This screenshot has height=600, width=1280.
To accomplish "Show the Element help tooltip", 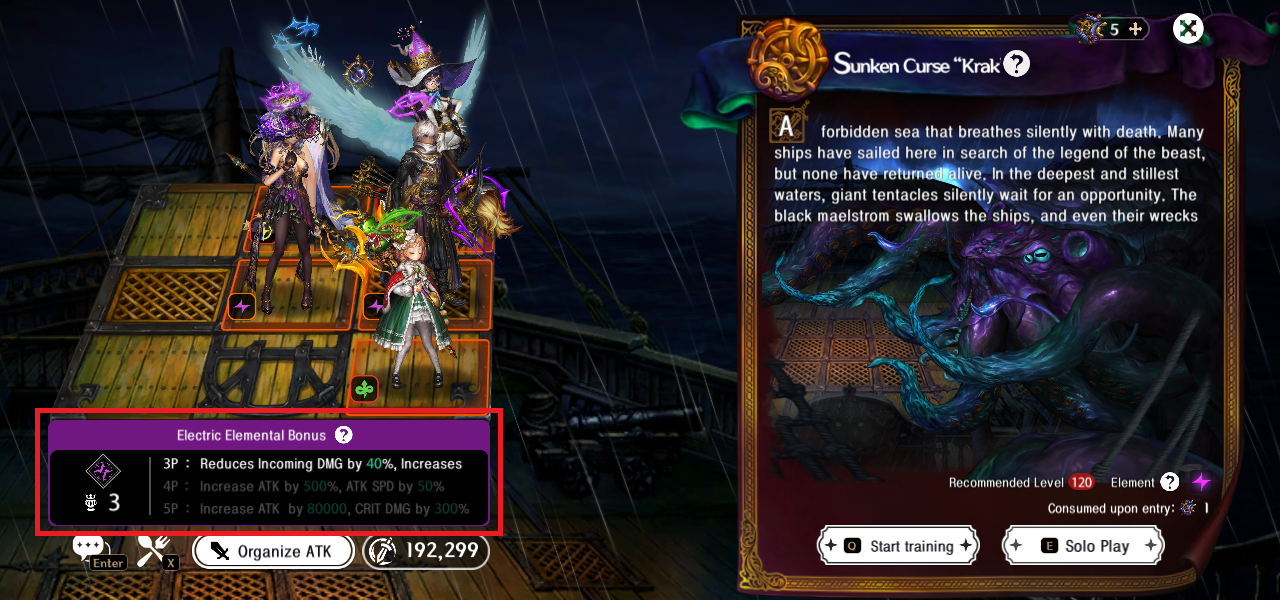I will click(1170, 482).
